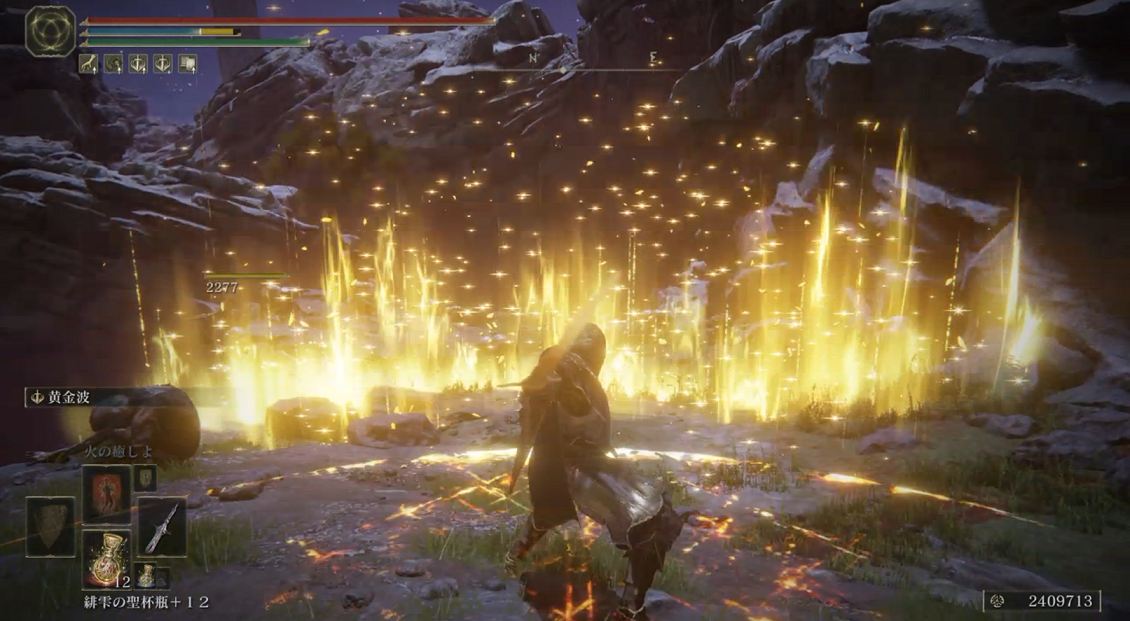Click the small next-item flask icon

[146, 575]
